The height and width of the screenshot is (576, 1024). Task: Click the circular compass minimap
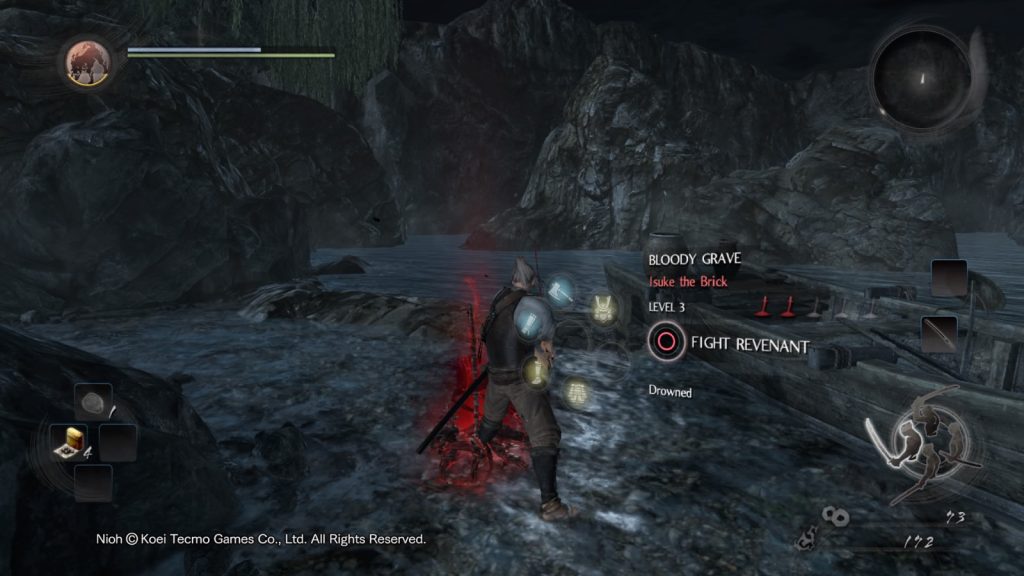[x=919, y=76]
